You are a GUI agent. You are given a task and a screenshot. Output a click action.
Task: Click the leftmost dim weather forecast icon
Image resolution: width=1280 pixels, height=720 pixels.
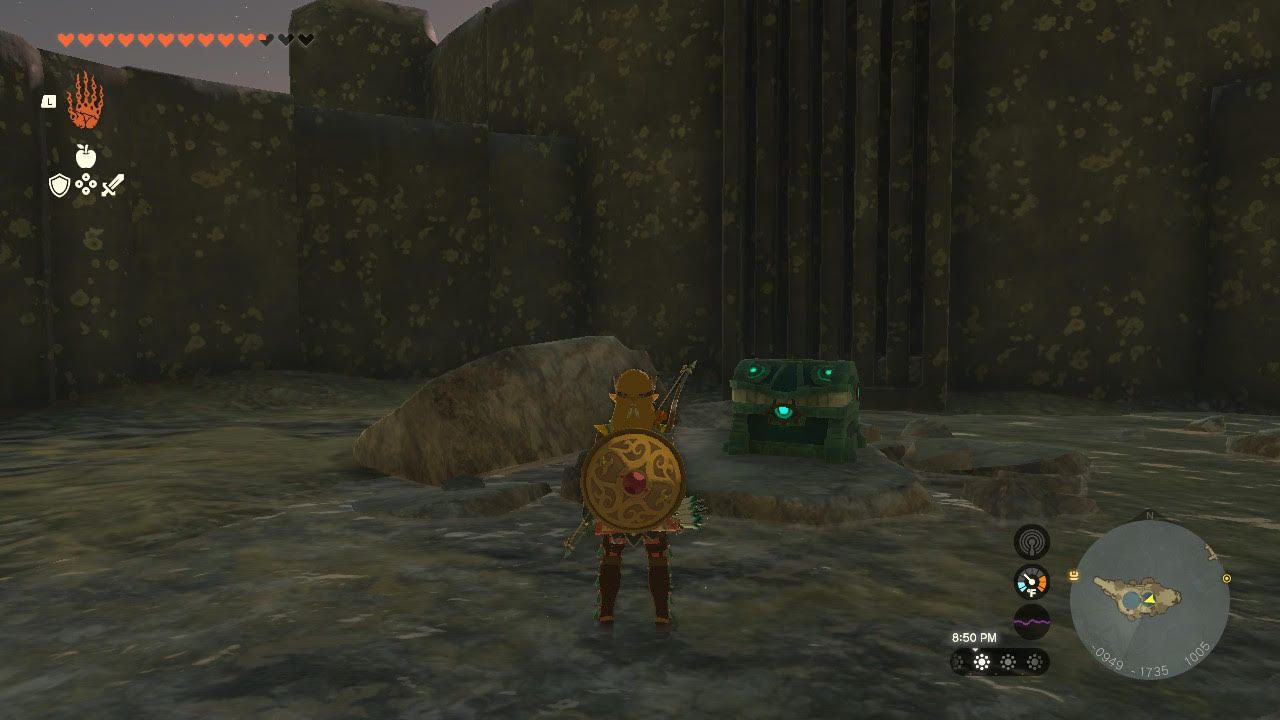pyautogui.click(x=958, y=660)
